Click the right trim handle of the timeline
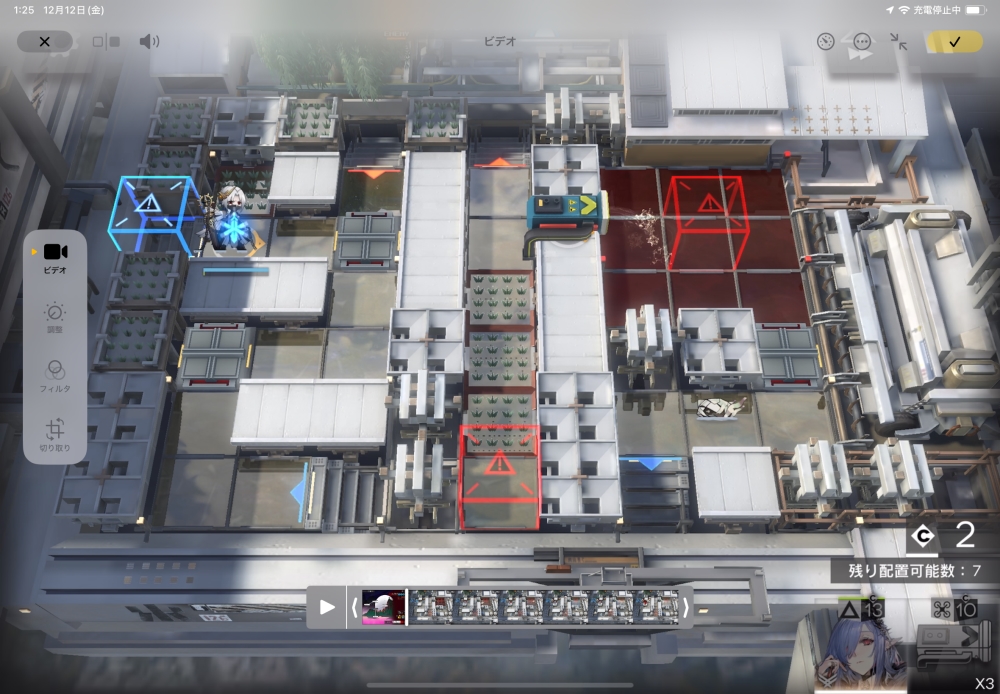 tap(686, 607)
